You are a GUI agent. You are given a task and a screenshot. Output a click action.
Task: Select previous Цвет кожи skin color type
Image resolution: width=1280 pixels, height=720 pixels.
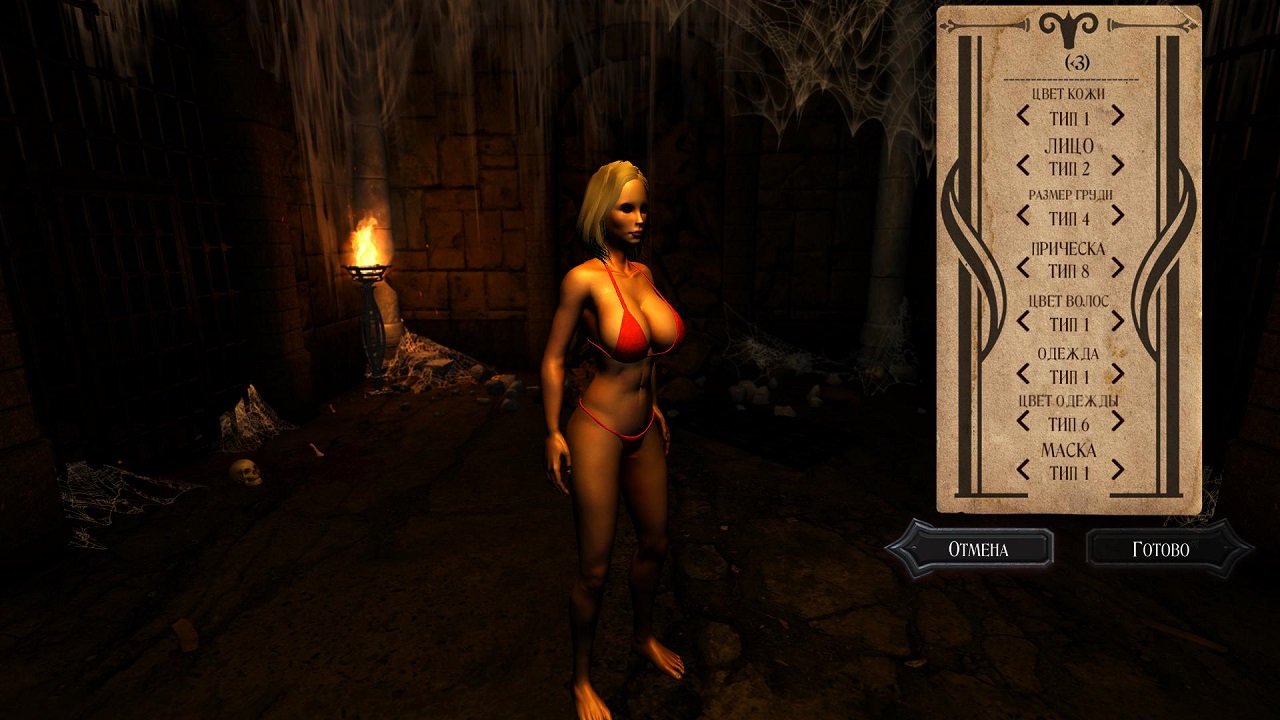[1023, 116]
